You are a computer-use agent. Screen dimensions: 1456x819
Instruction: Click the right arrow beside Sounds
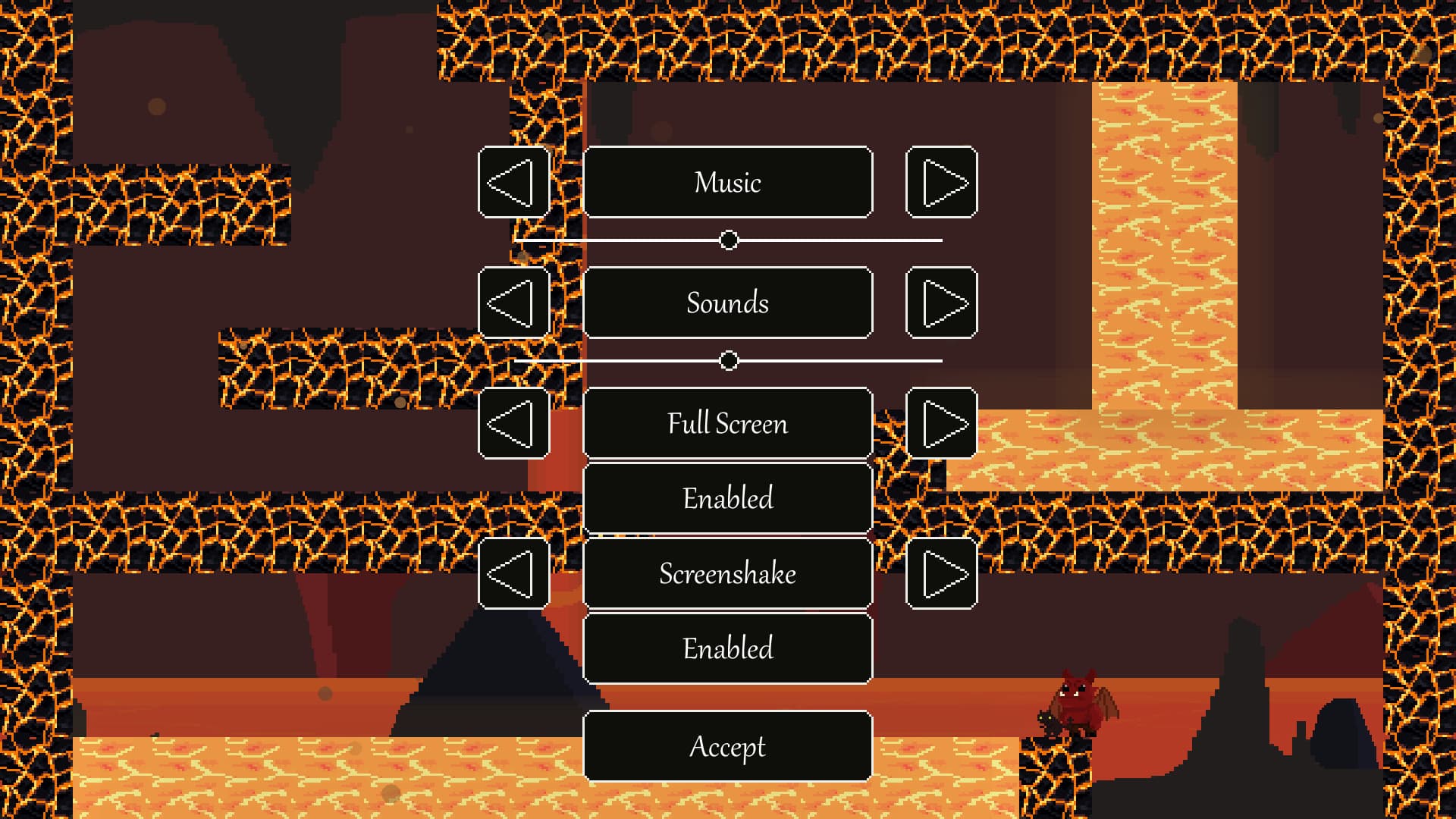[x=942, y=303]
